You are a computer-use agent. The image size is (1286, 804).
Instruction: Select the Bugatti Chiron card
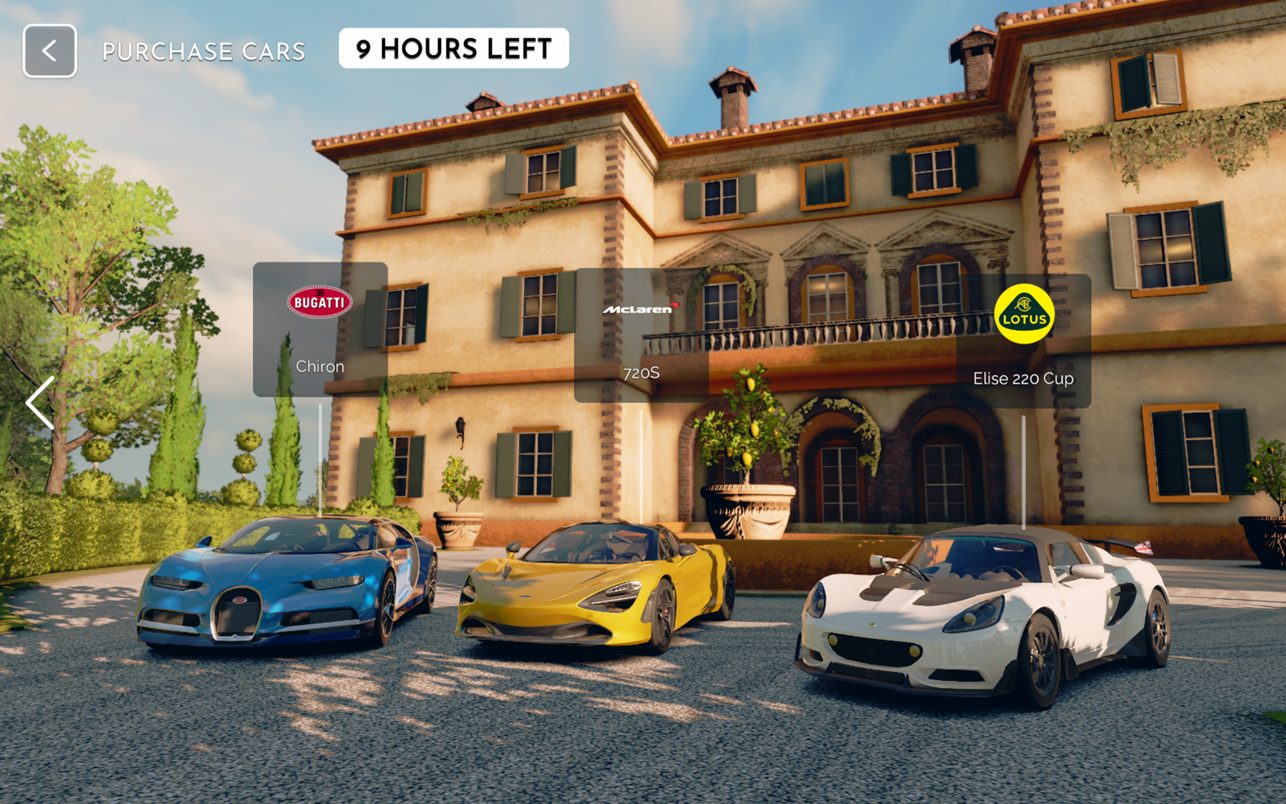[320, 329]
